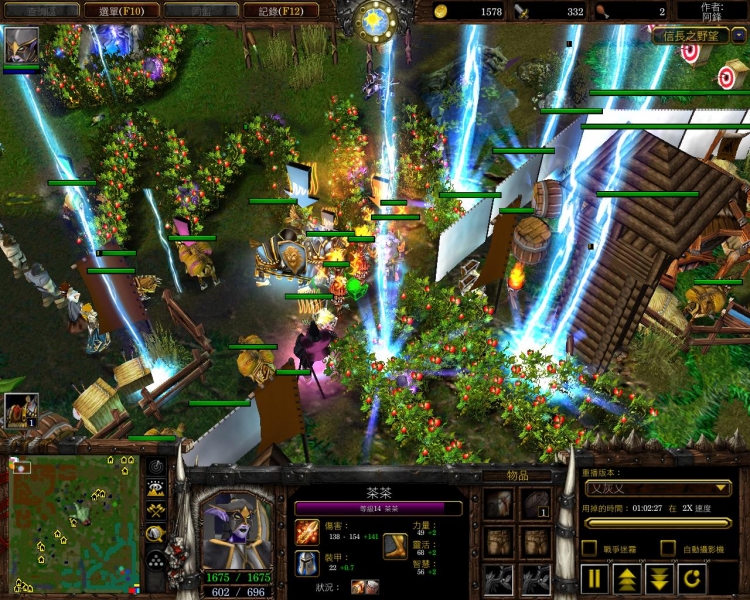Enable the 戰爭迷霧 fog of war checkbox

point(590,548)
